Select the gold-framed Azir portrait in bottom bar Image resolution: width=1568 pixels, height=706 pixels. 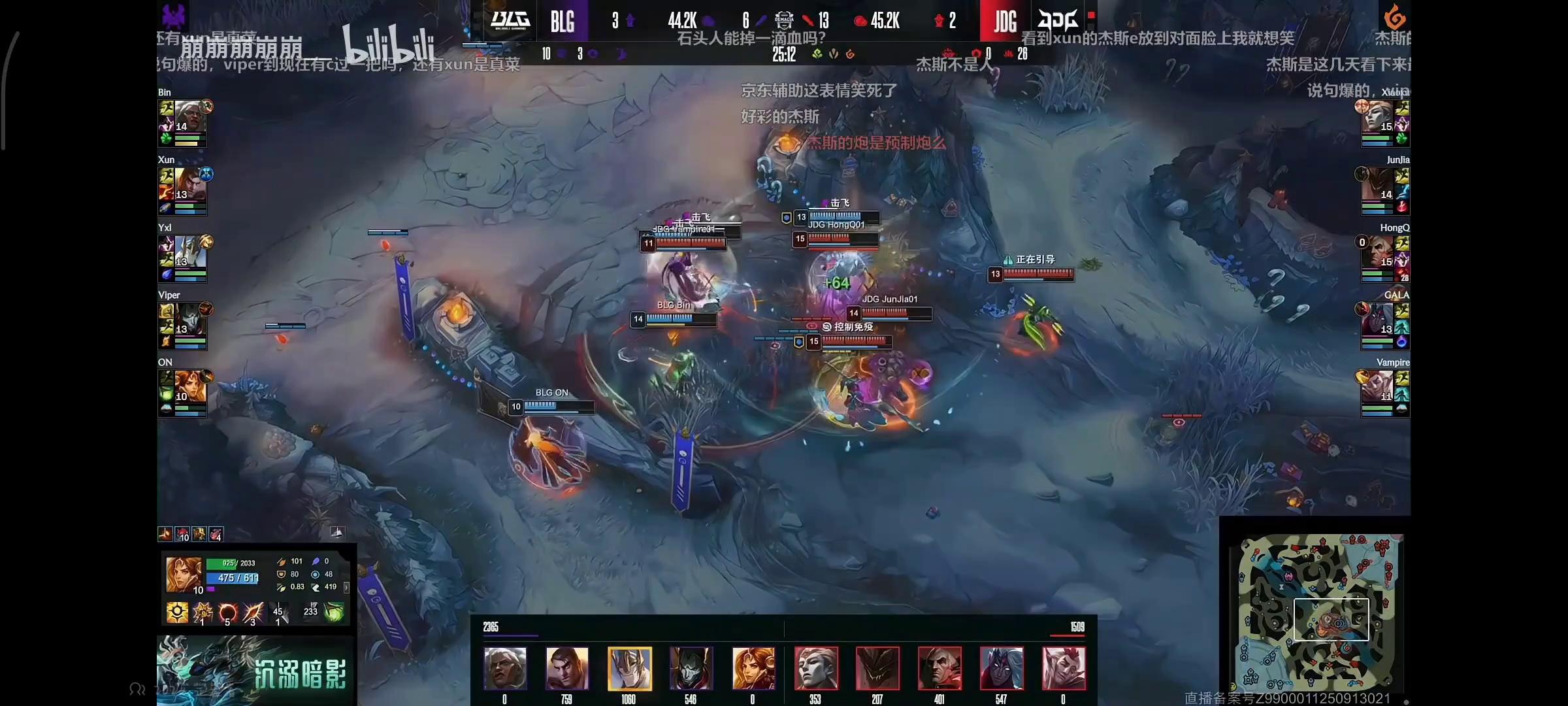629,669
